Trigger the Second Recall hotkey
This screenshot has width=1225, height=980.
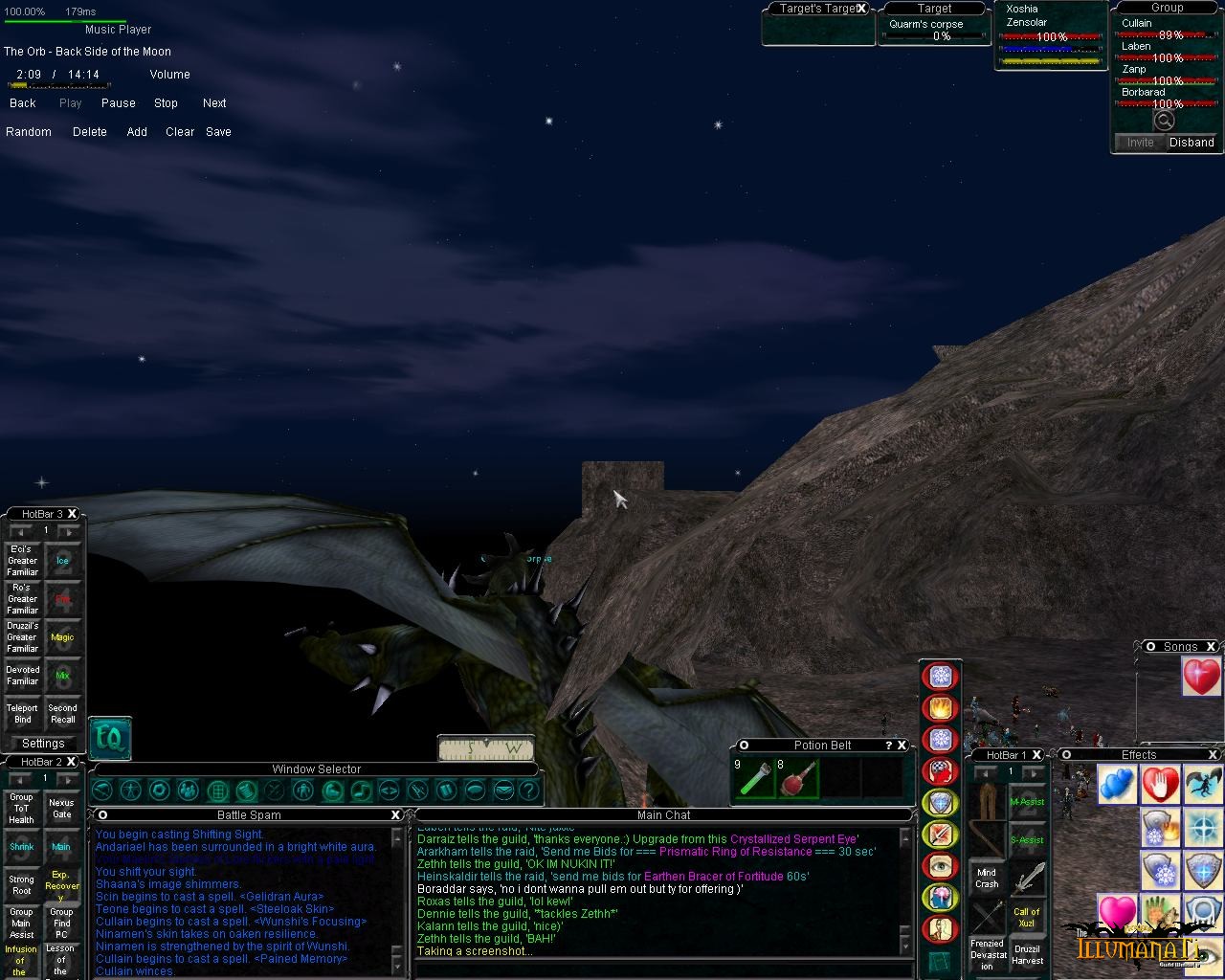(62, 714)
